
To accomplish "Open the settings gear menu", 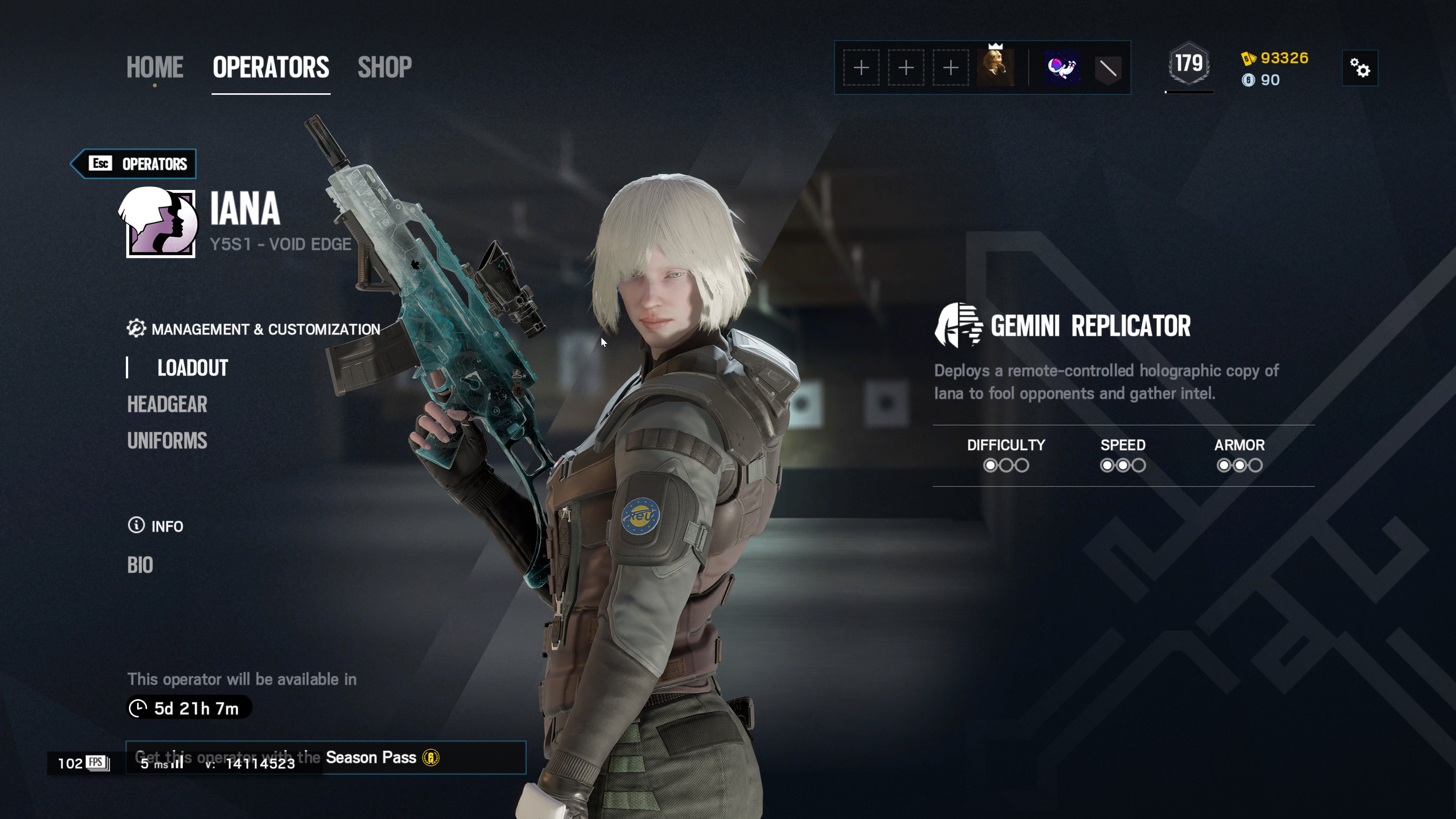I will 1359,68.
